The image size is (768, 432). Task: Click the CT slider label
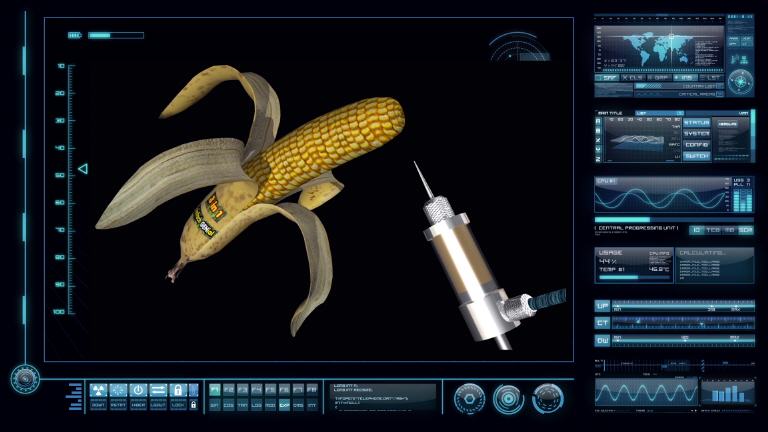pyautogui.click(x=602, y=323)
